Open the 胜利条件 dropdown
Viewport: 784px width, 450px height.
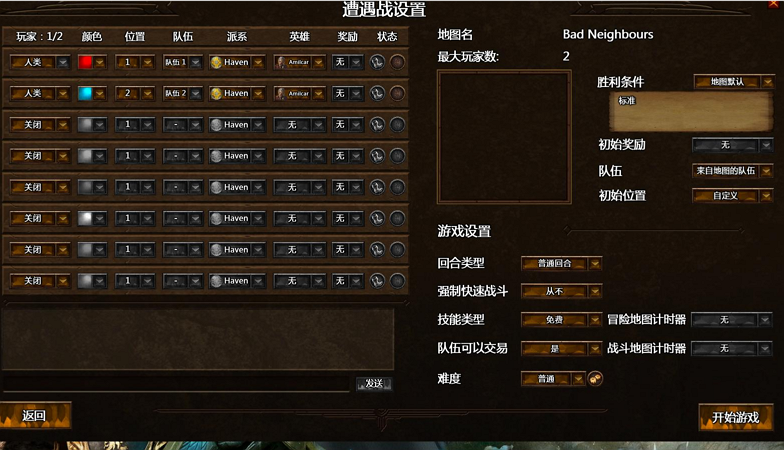pos(733,81)
